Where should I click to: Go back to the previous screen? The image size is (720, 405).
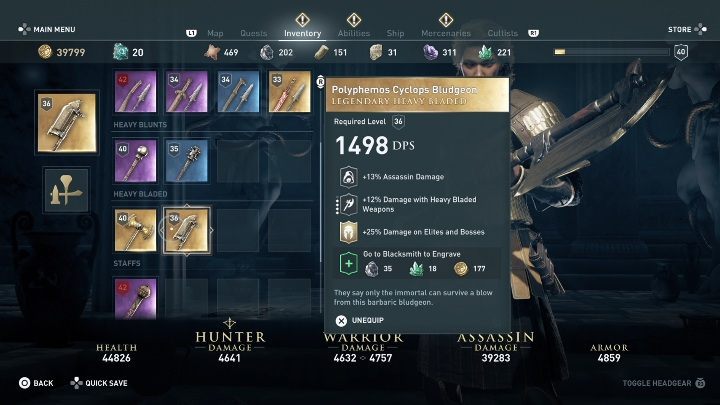[x=36, y=383]
